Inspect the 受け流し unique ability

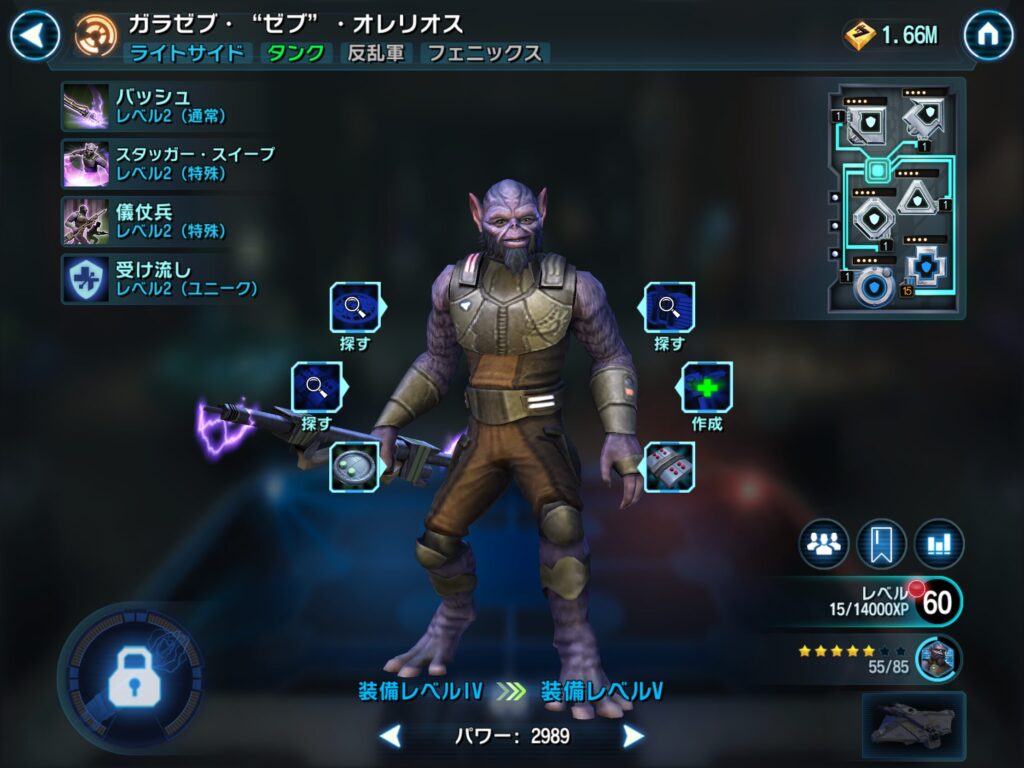[87, 278]
